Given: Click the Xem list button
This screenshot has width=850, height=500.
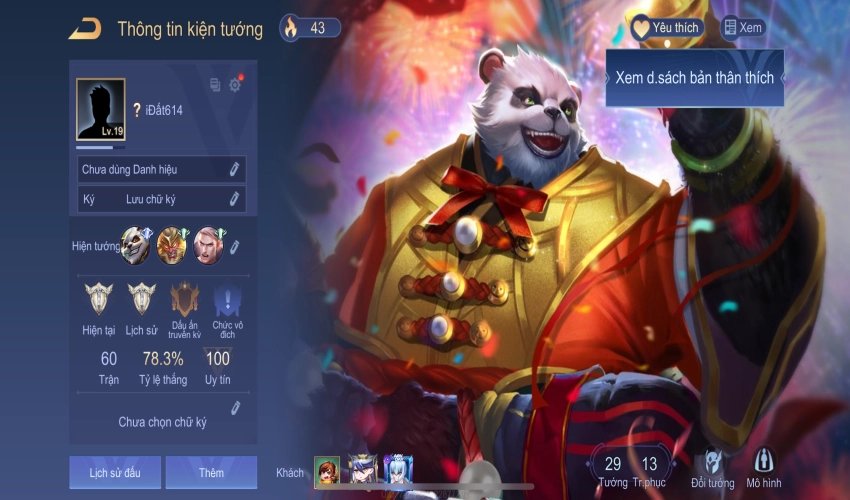Looking at the screenshot, I should point(743,28).
